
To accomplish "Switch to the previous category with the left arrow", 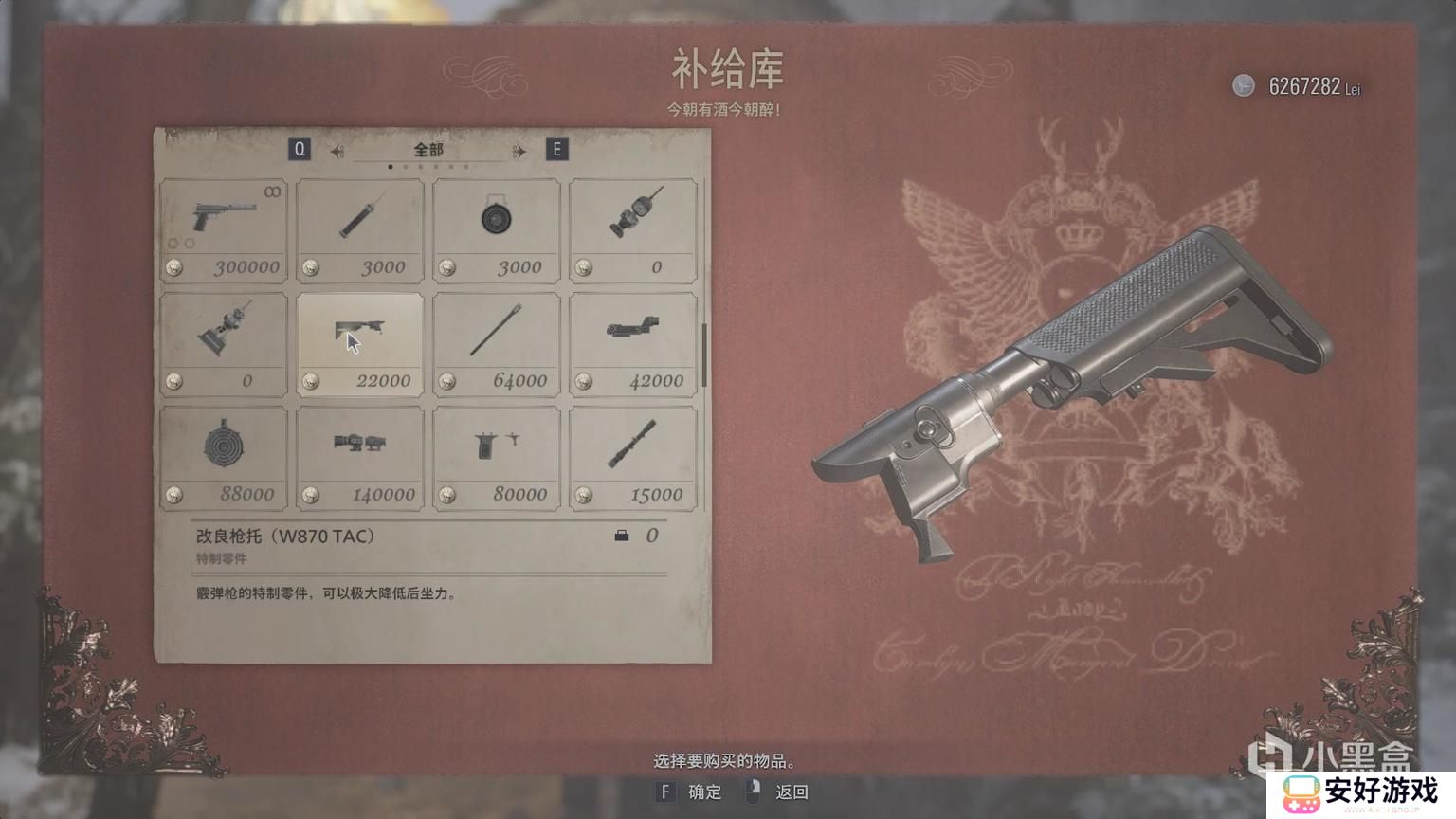I will (x=337, y=151).
